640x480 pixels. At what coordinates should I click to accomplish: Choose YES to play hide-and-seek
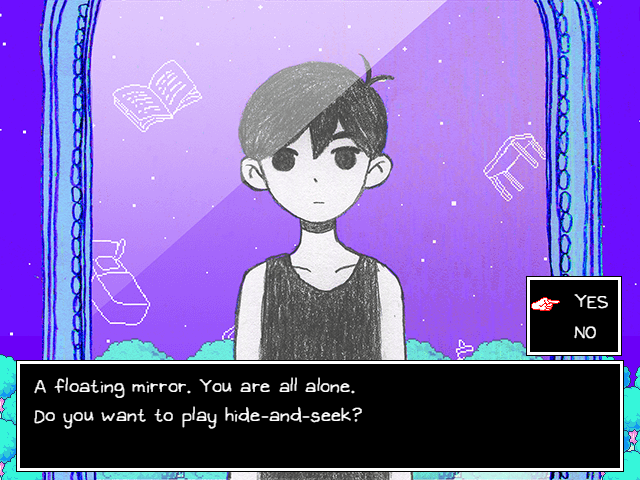[590, 303]
